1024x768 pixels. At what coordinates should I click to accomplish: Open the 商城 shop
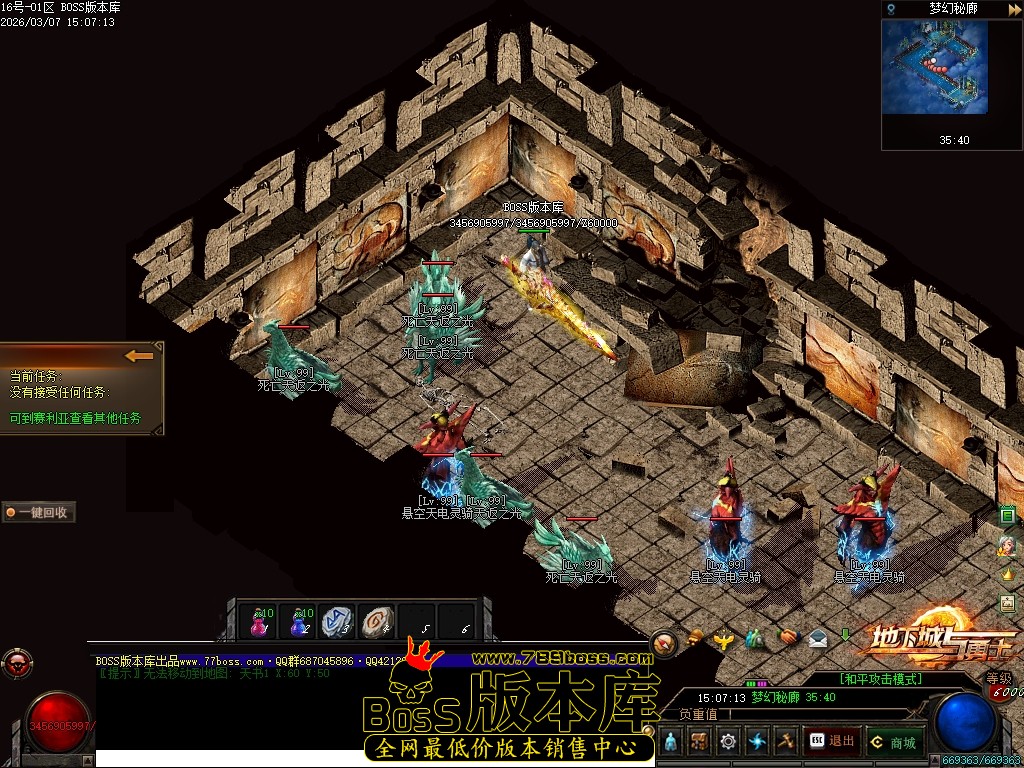tap(893, 741)
